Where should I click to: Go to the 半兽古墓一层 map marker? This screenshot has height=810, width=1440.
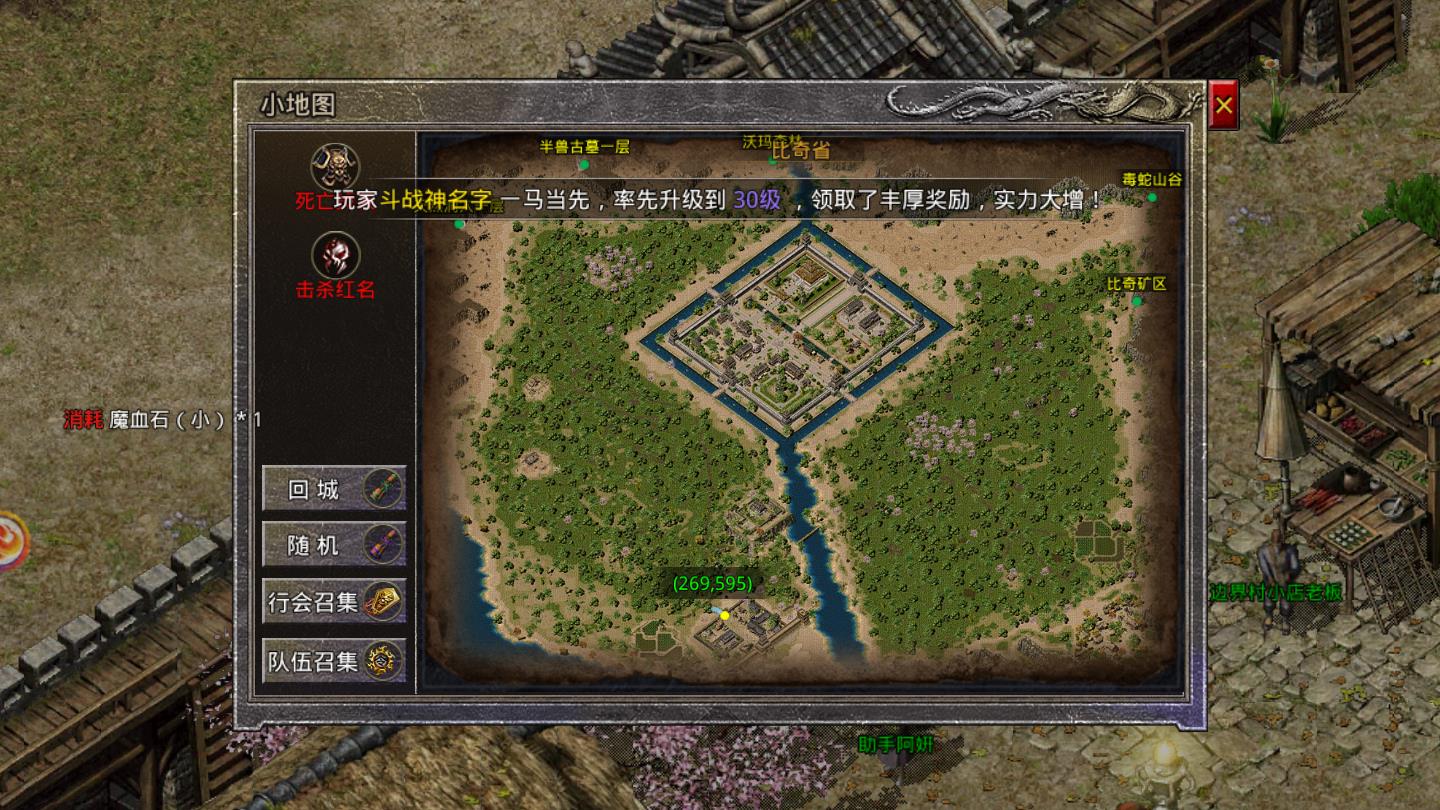click(x=584, y=164)
